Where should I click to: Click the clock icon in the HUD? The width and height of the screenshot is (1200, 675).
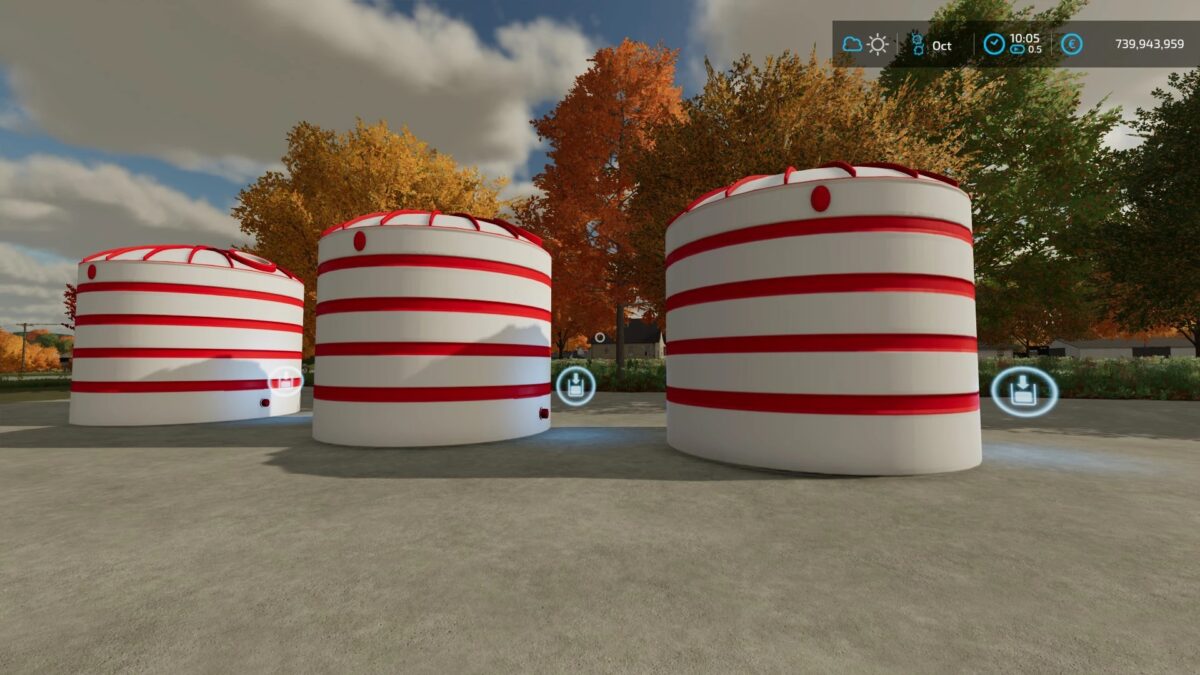click(993, 45)
